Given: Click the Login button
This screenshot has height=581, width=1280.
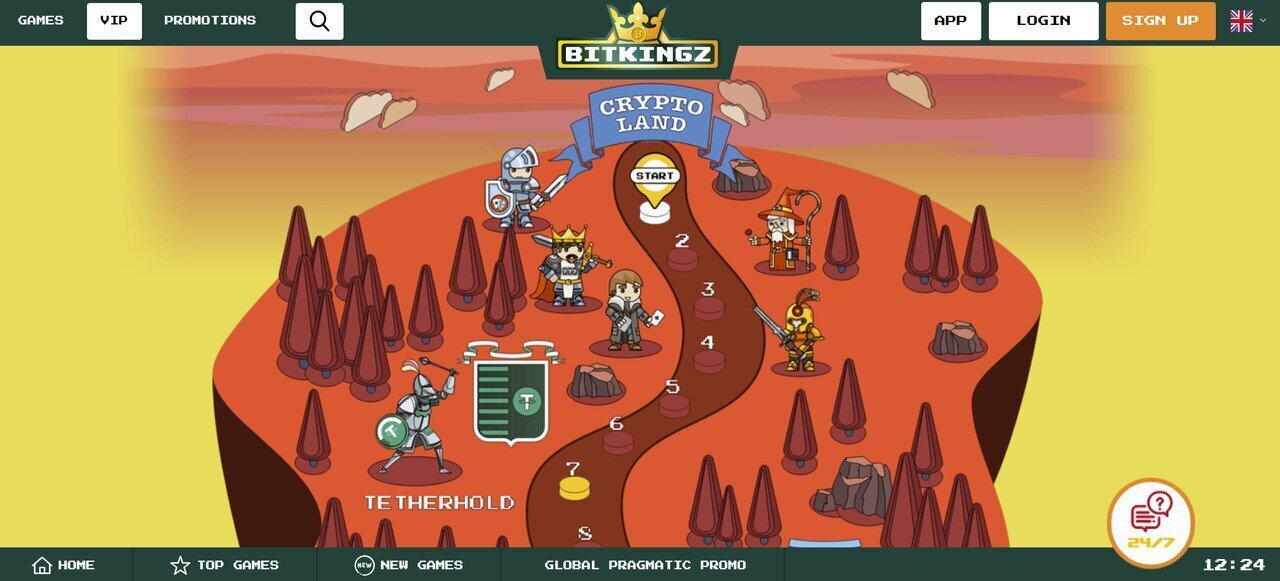Looking at the screenshot, I should [1043, 21].
